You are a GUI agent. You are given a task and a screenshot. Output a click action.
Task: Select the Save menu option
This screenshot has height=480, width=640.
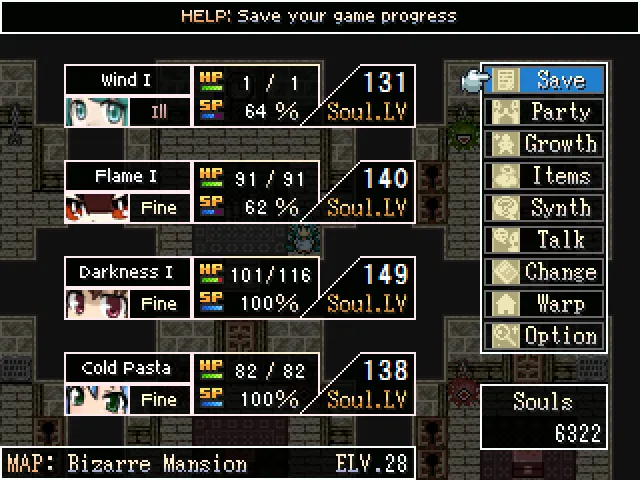(547, 80)
